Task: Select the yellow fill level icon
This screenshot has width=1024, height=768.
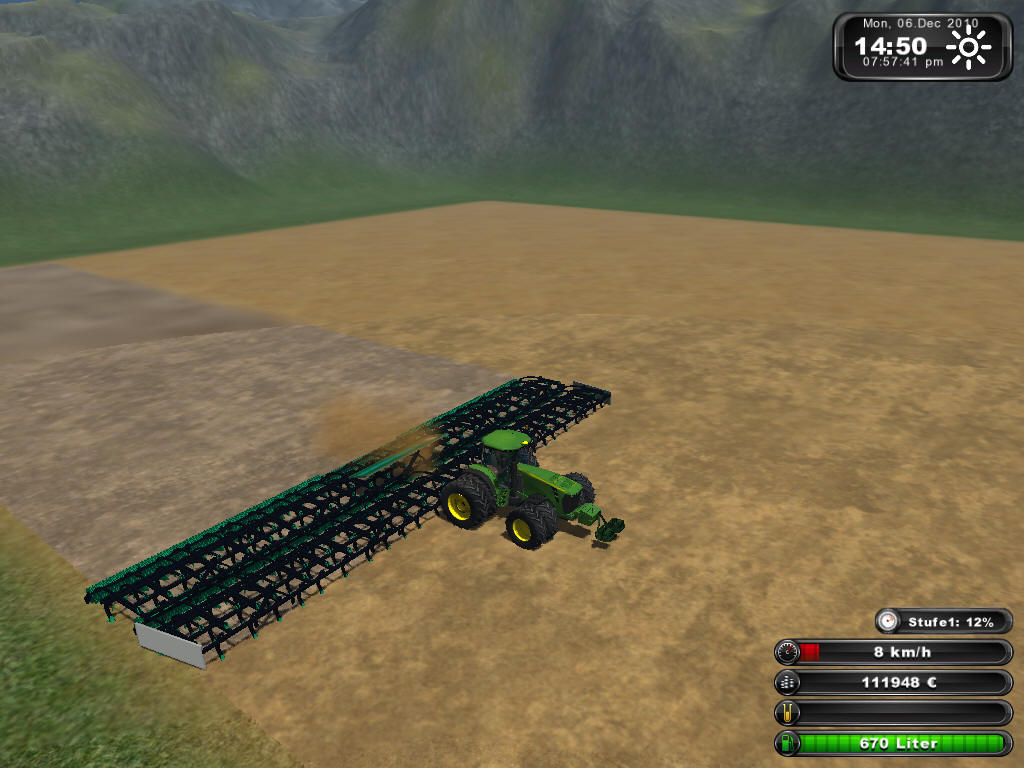Action: pyautogui.click(x=788, y=713)
